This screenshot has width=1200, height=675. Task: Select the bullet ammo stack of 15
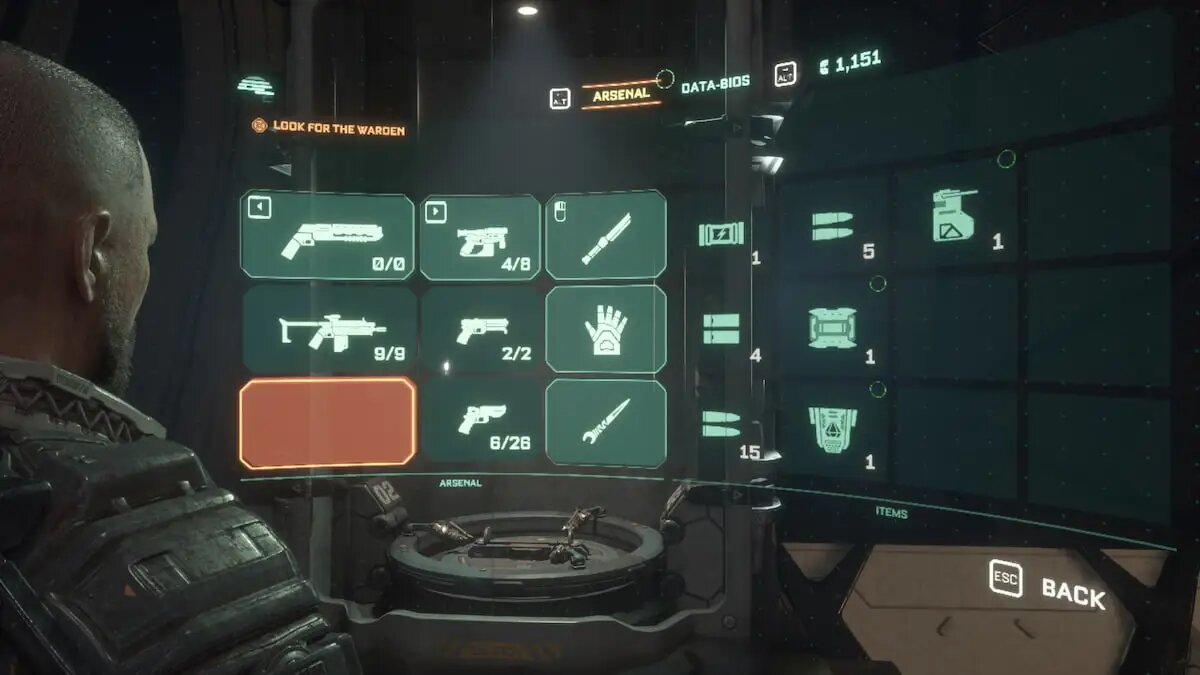coord(722,424)
